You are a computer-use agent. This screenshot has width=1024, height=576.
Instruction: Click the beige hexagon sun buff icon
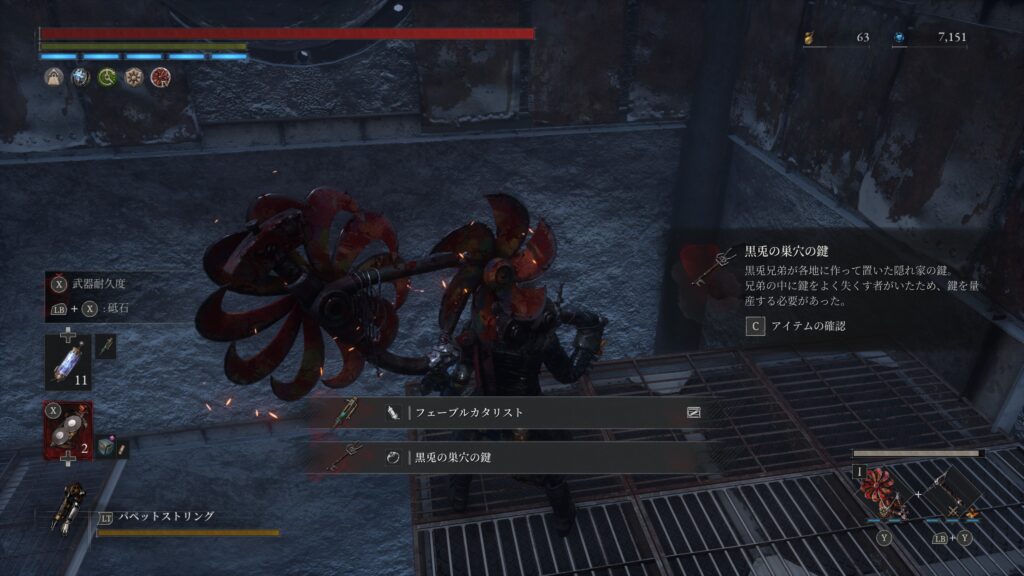133,77
